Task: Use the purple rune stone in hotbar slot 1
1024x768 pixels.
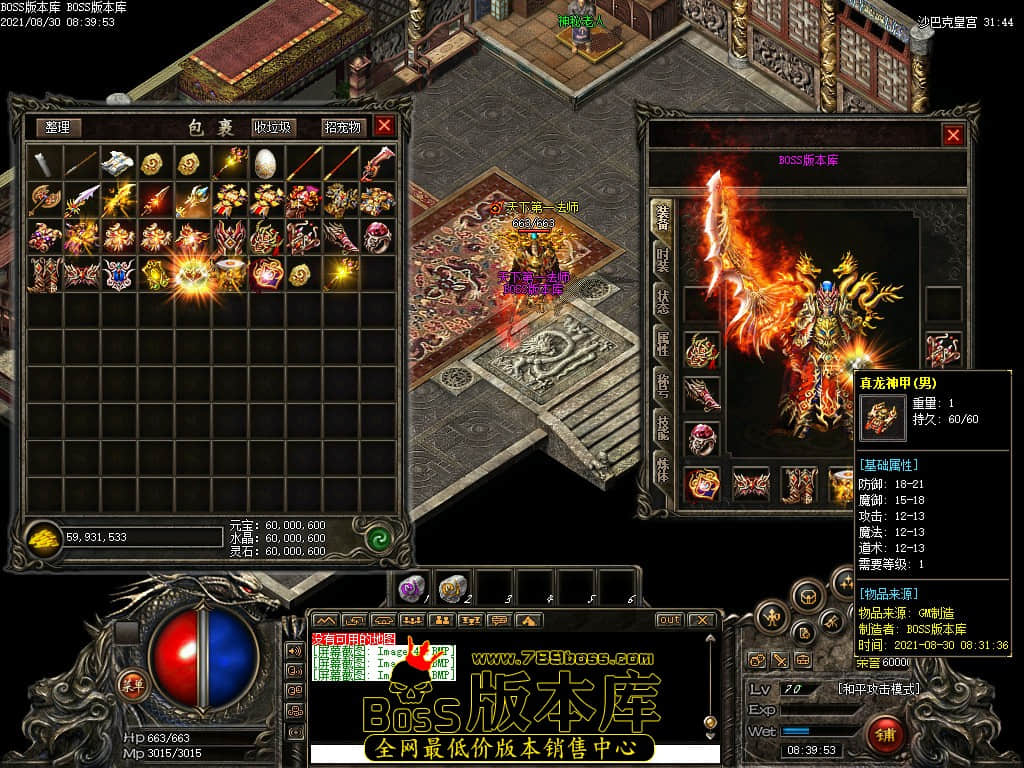Action: pyautogui.click(x=410, y=587)
